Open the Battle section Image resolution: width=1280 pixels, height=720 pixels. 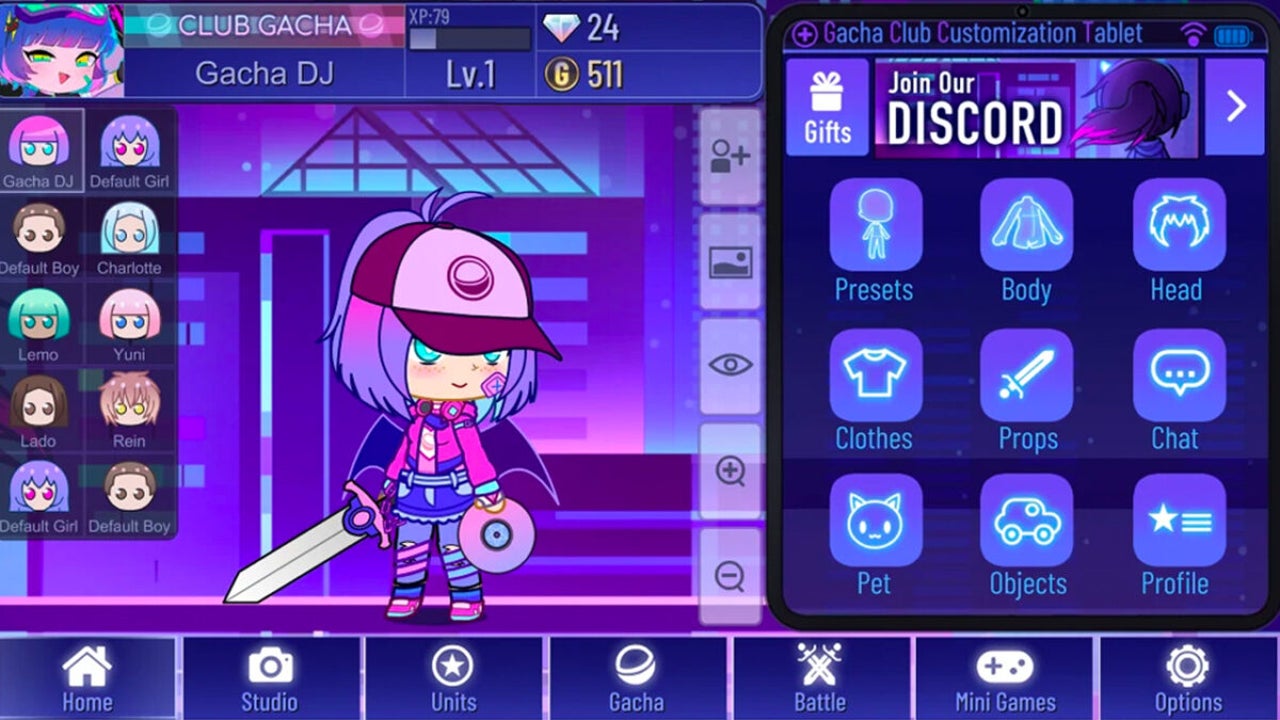[818, 680]
